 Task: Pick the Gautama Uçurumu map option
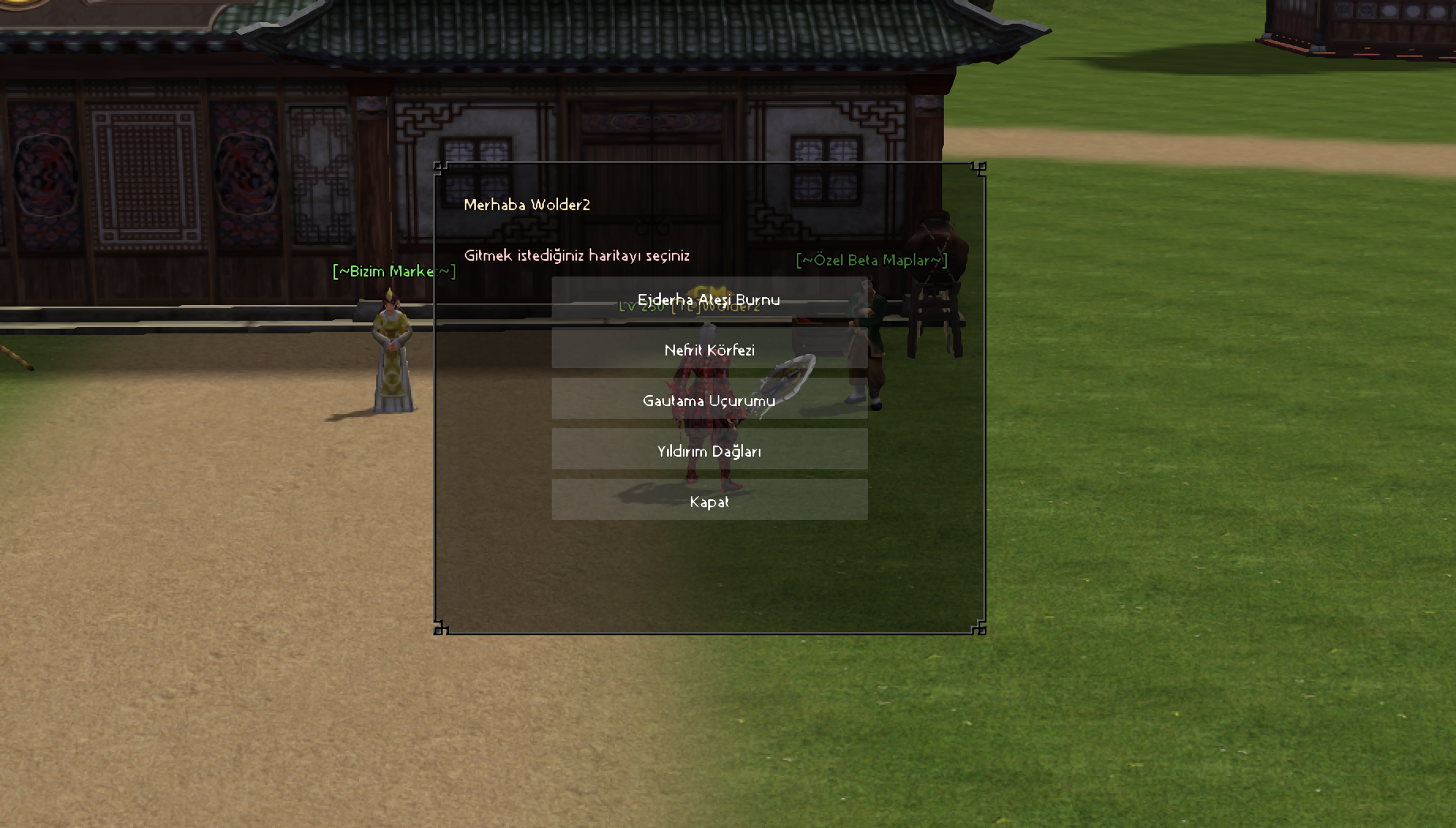click(709, 400)
